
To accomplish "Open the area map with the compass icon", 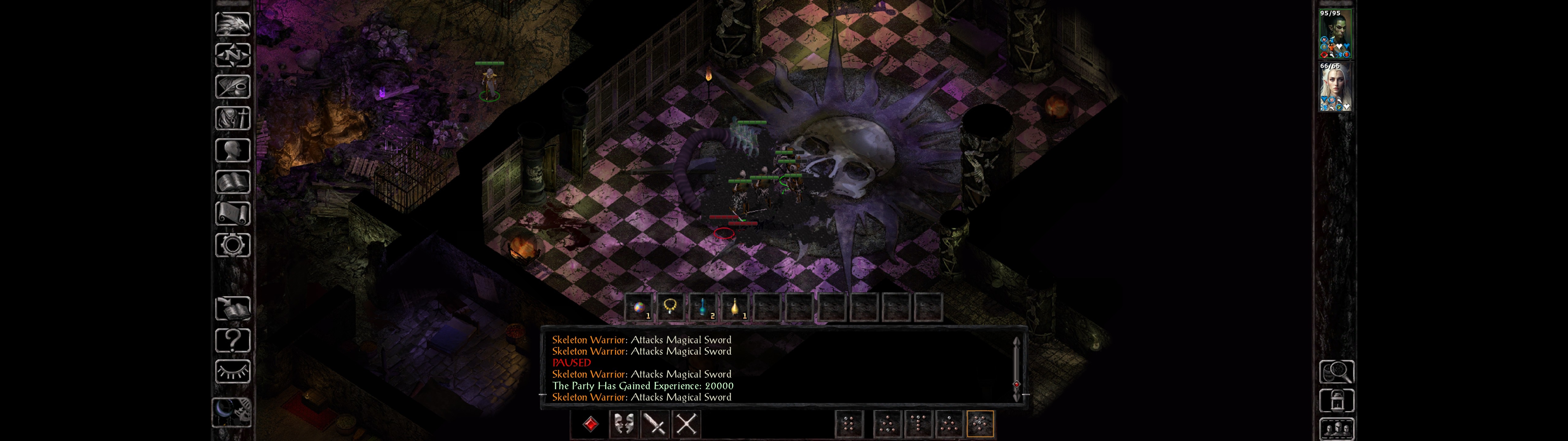I will tap(232, 55).
